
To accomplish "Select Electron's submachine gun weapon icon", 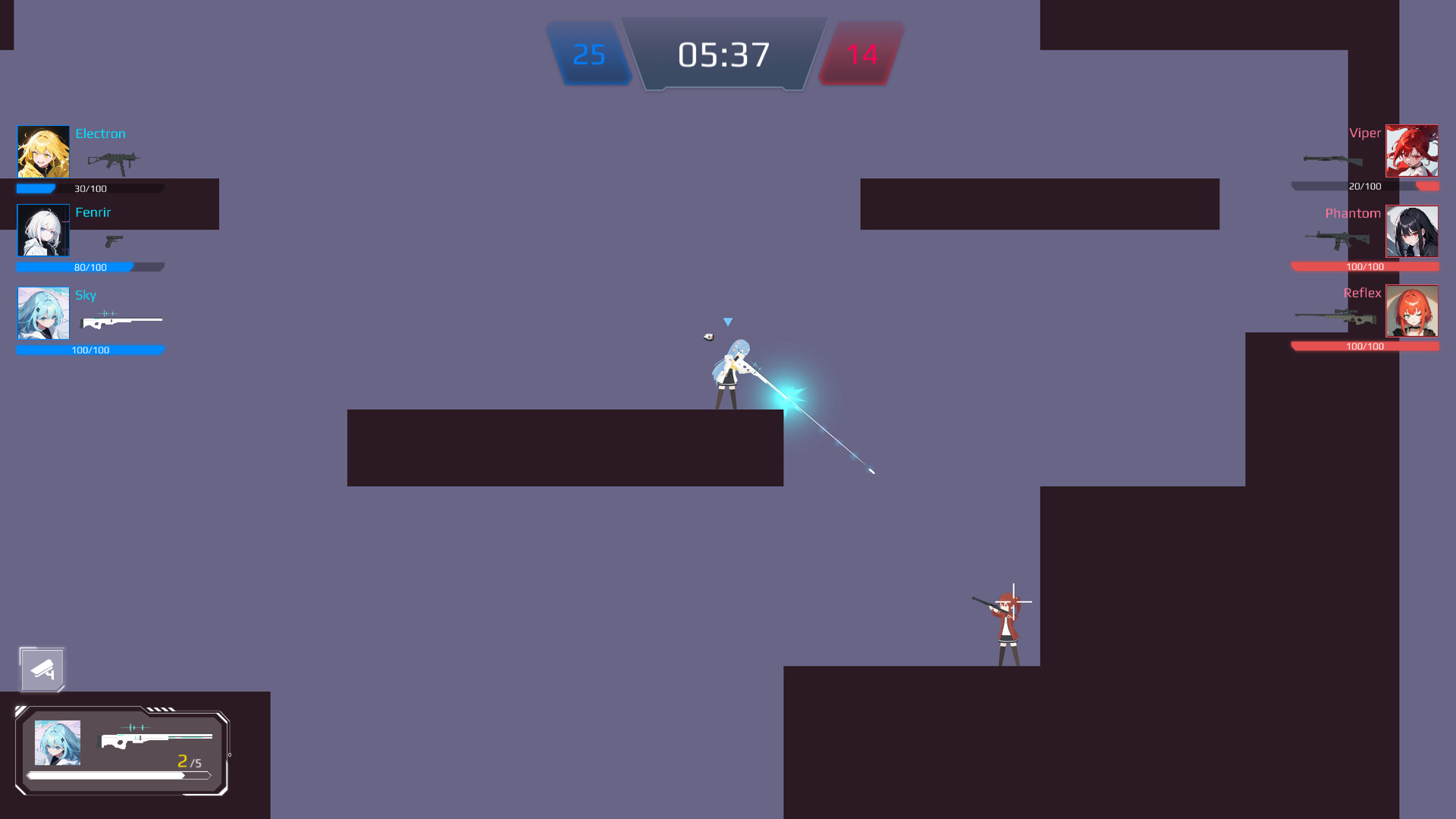I will 114,162.
